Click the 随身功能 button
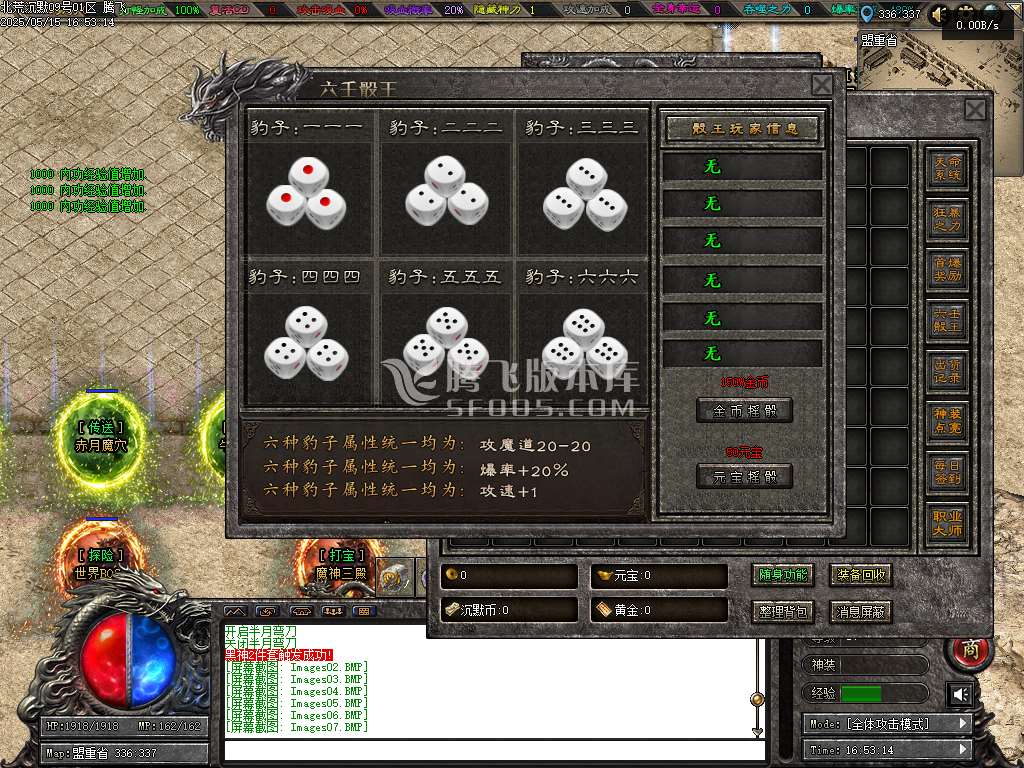 [x=782, y=576]
